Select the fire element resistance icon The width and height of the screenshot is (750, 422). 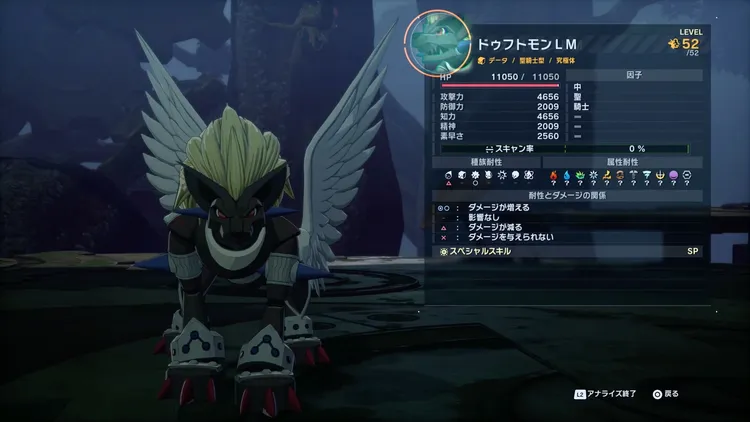pos(554,174)
